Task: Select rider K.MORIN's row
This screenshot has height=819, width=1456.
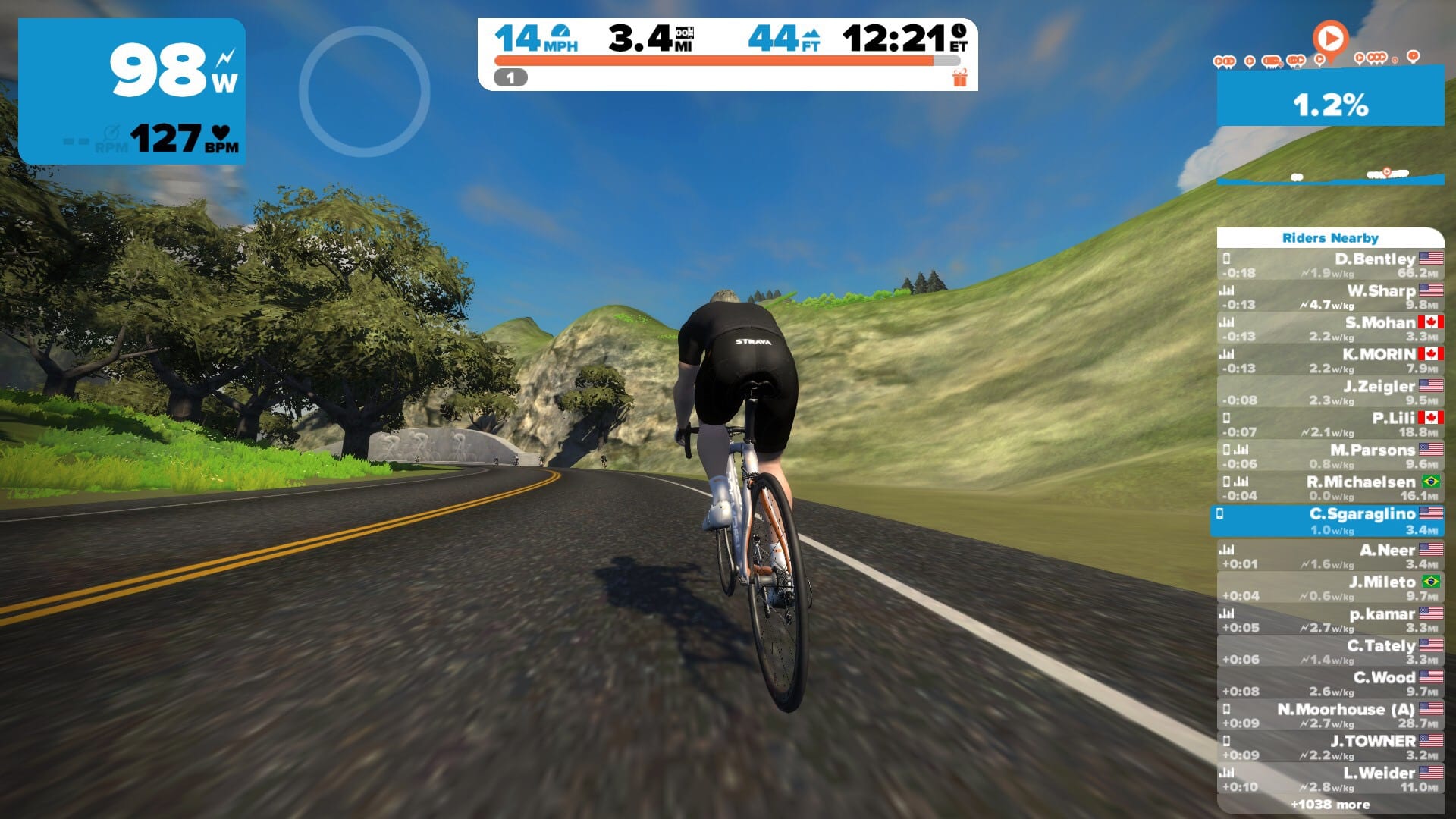Action: [x=1330, y=361]
